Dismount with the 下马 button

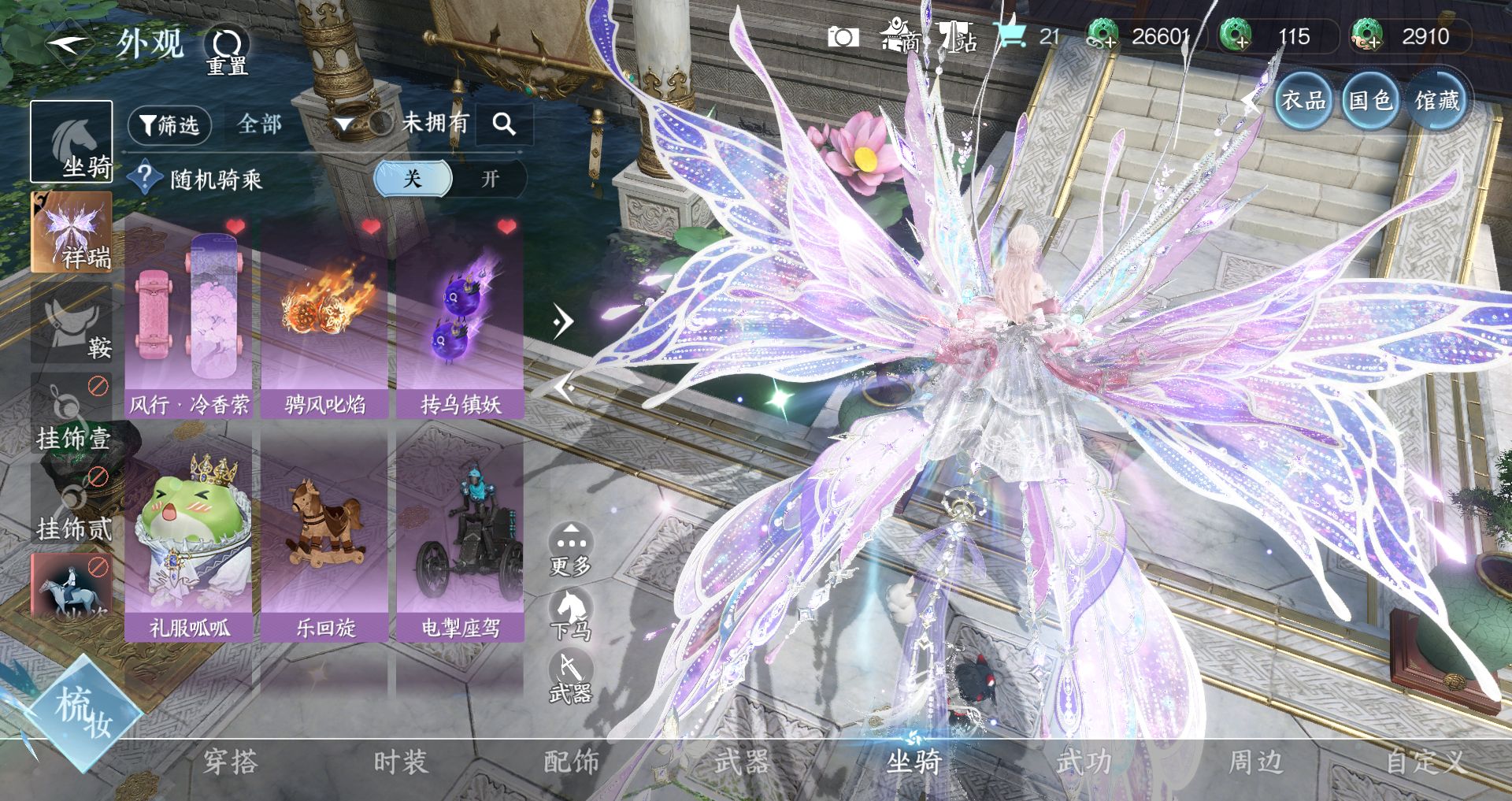[x=570, y=614]
